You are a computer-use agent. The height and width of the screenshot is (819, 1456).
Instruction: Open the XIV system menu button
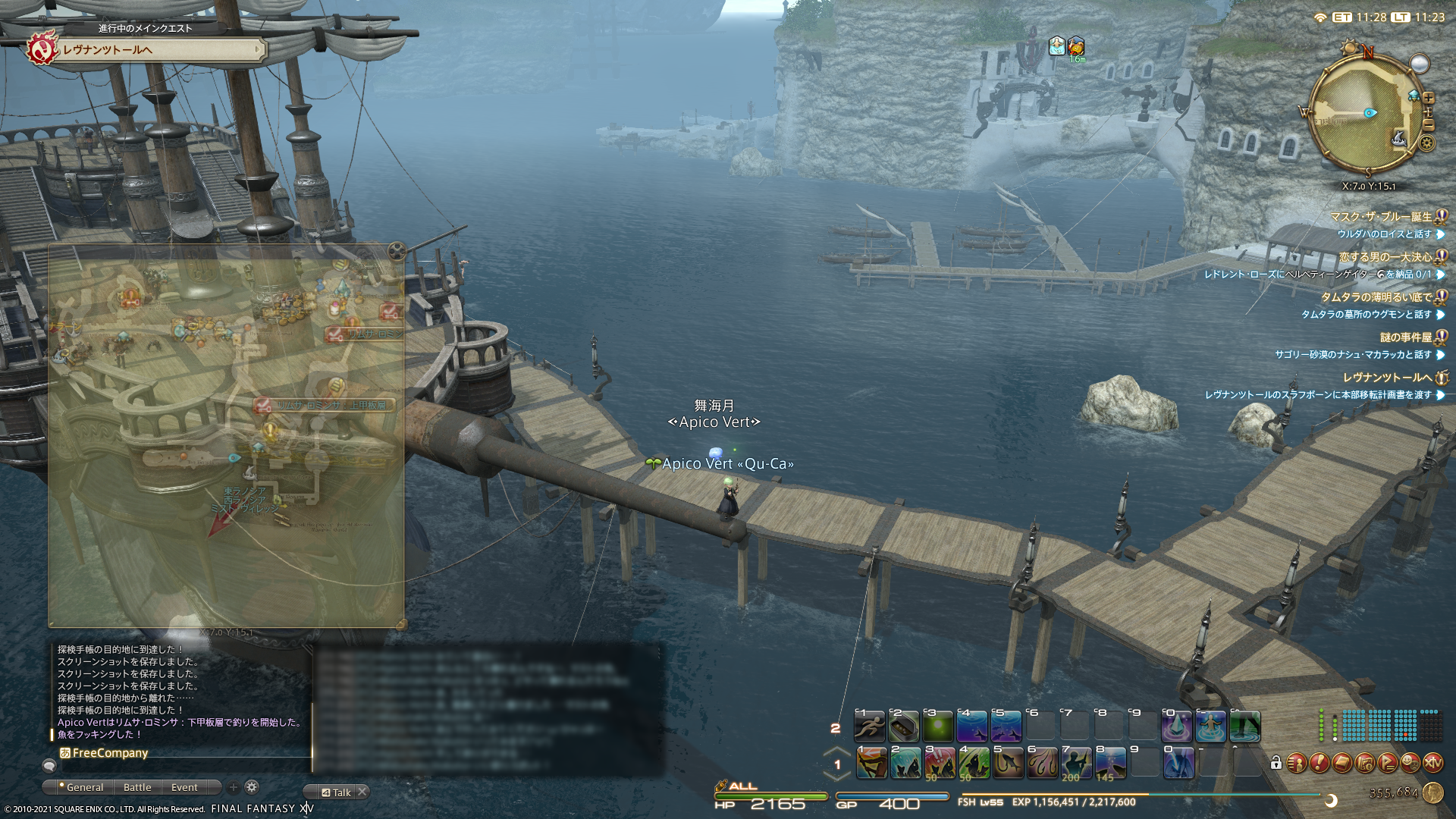pyautogui.click(x=1432, y=763)
